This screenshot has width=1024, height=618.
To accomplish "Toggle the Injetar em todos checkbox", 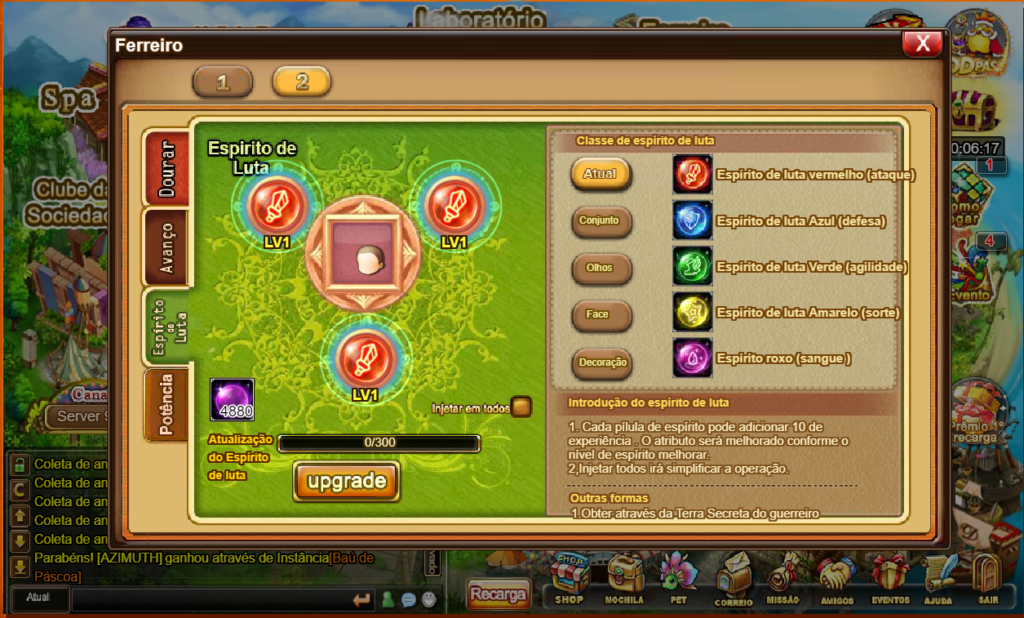I will pos(521,407).
